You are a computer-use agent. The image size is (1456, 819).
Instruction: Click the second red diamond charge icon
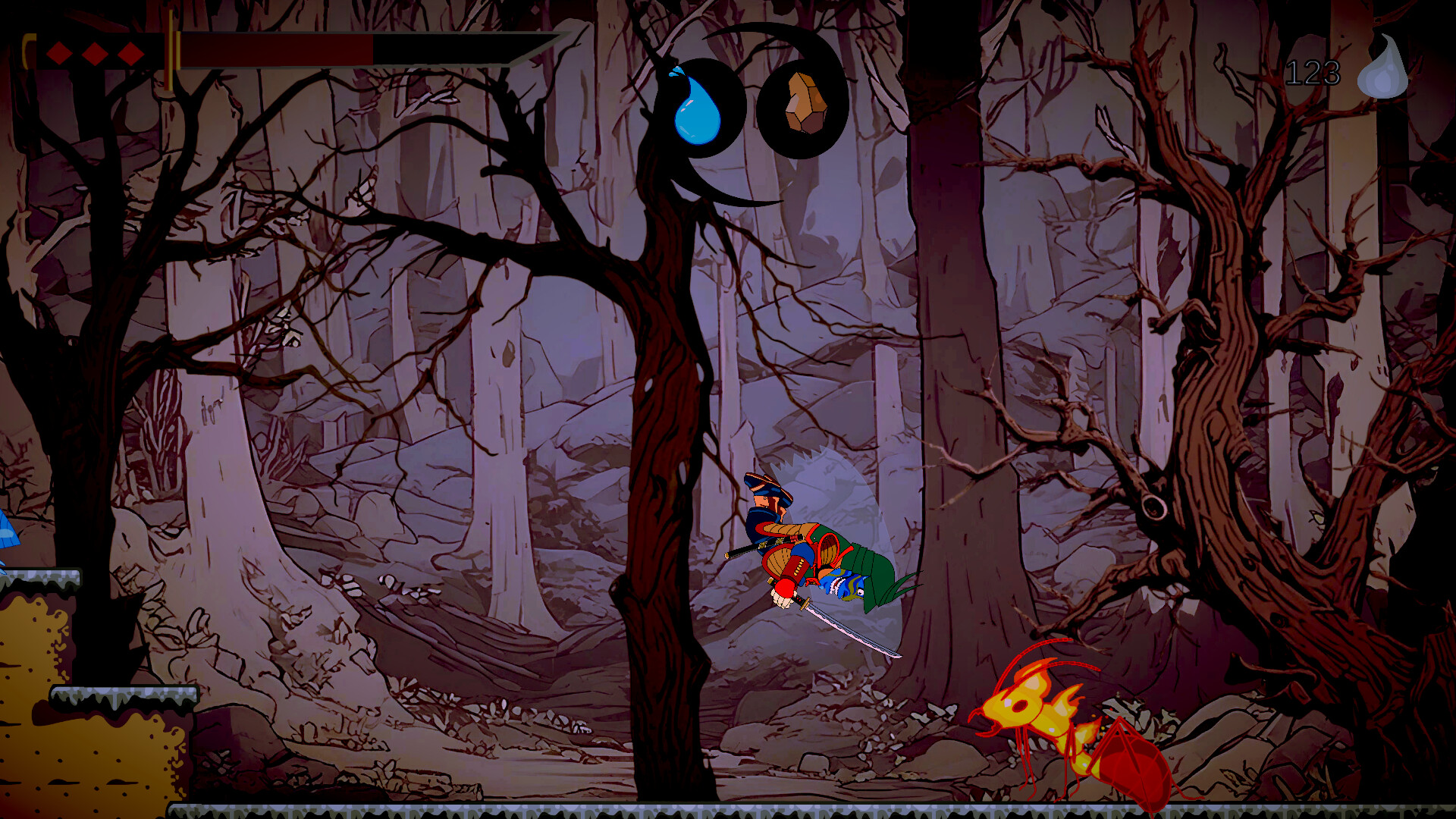click(94, 55)
